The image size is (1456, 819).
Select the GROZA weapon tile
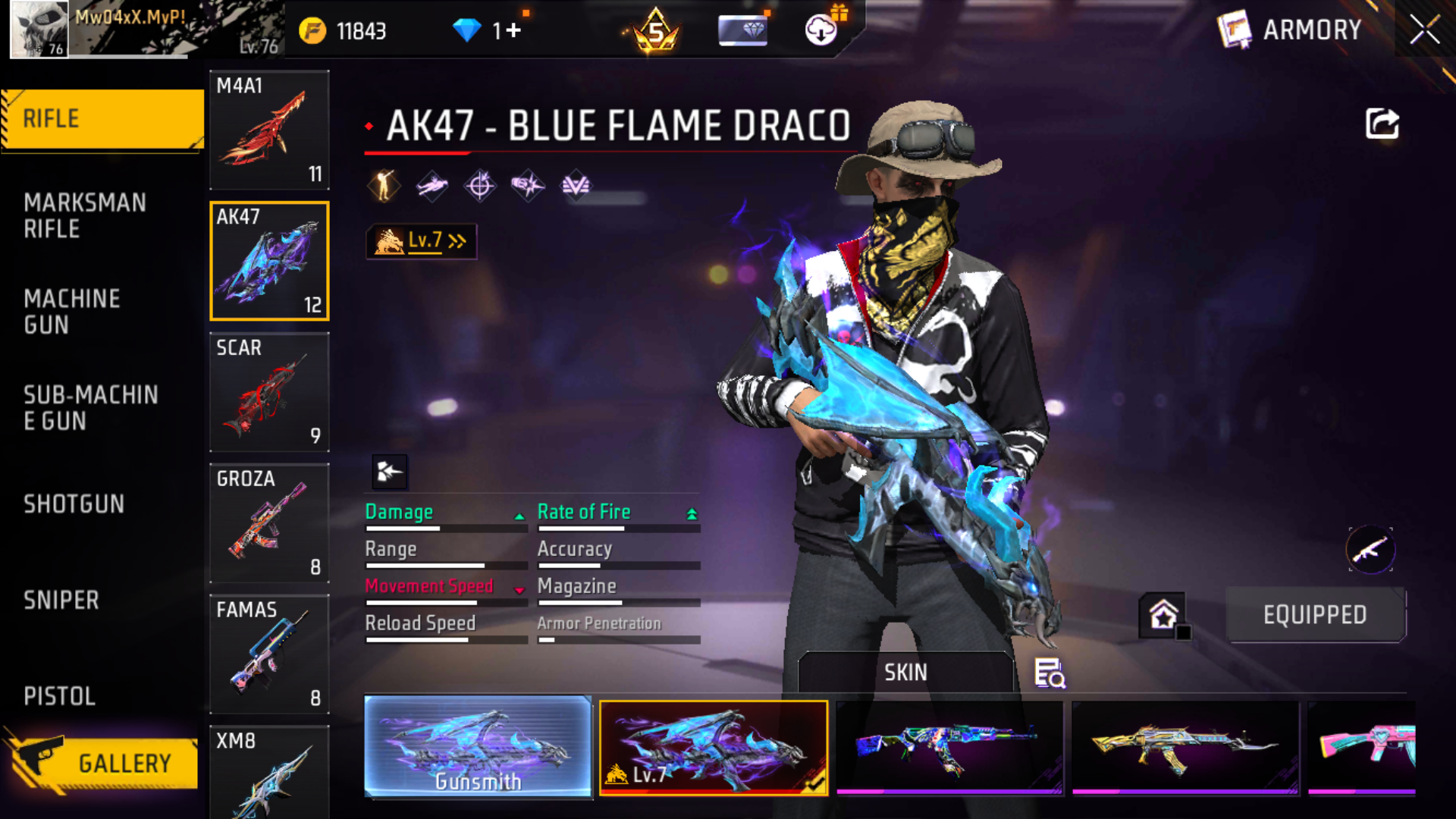point(269,523)
